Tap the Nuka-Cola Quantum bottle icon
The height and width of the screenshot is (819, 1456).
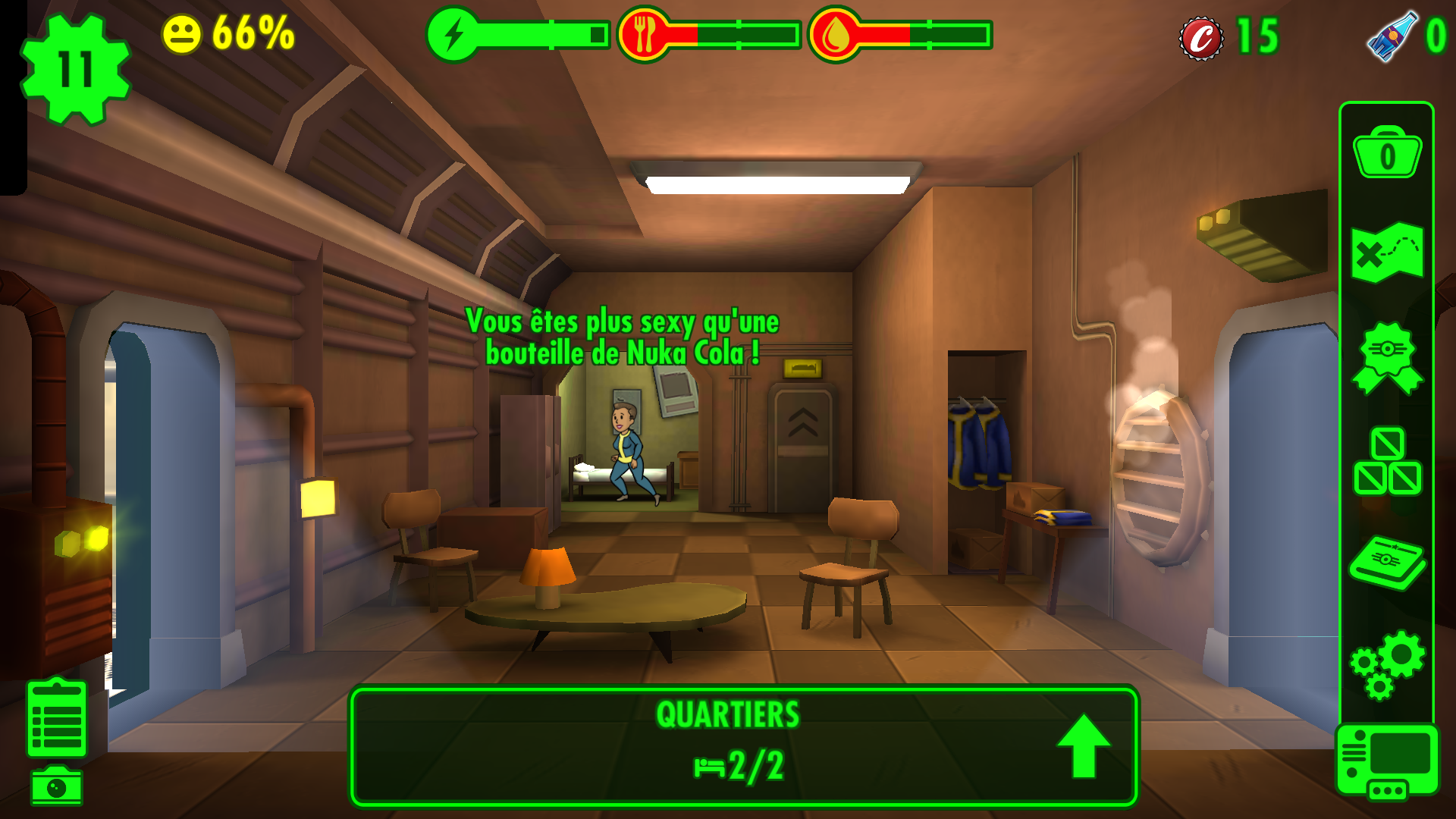click(1392, 36)
